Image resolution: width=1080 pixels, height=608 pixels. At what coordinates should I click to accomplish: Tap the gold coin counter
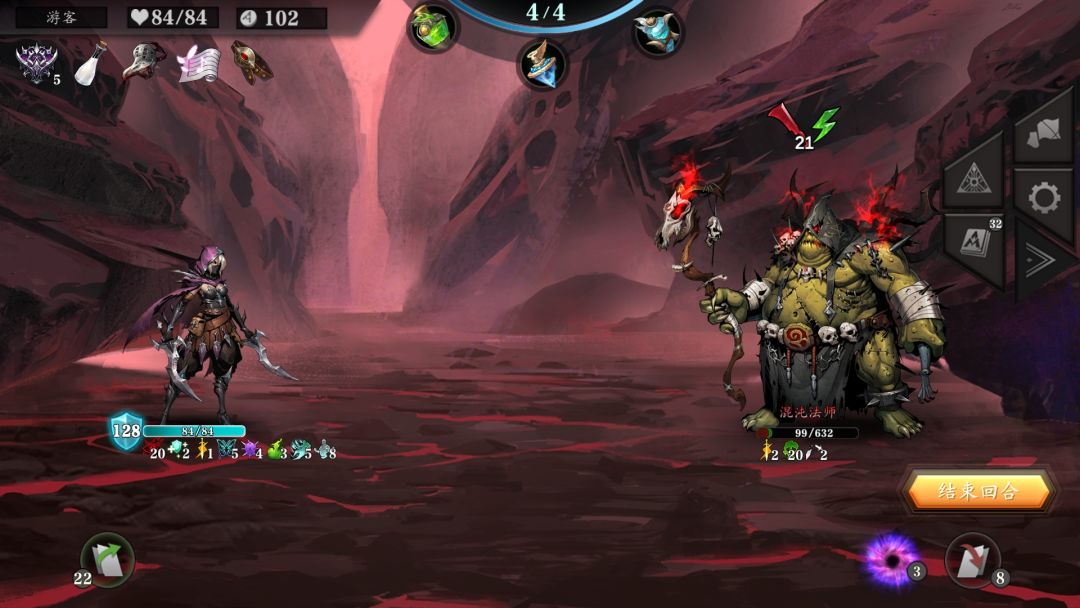coord(281,18)
